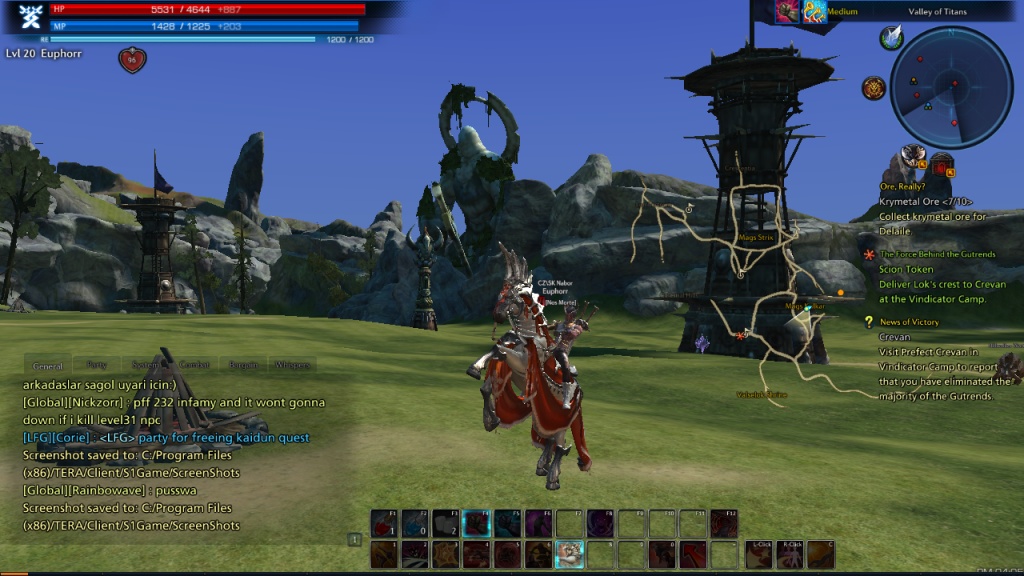This screenshot has height=576, width=1024.
Task: Open the Party chat tab
Action: (x=97, y=366)
